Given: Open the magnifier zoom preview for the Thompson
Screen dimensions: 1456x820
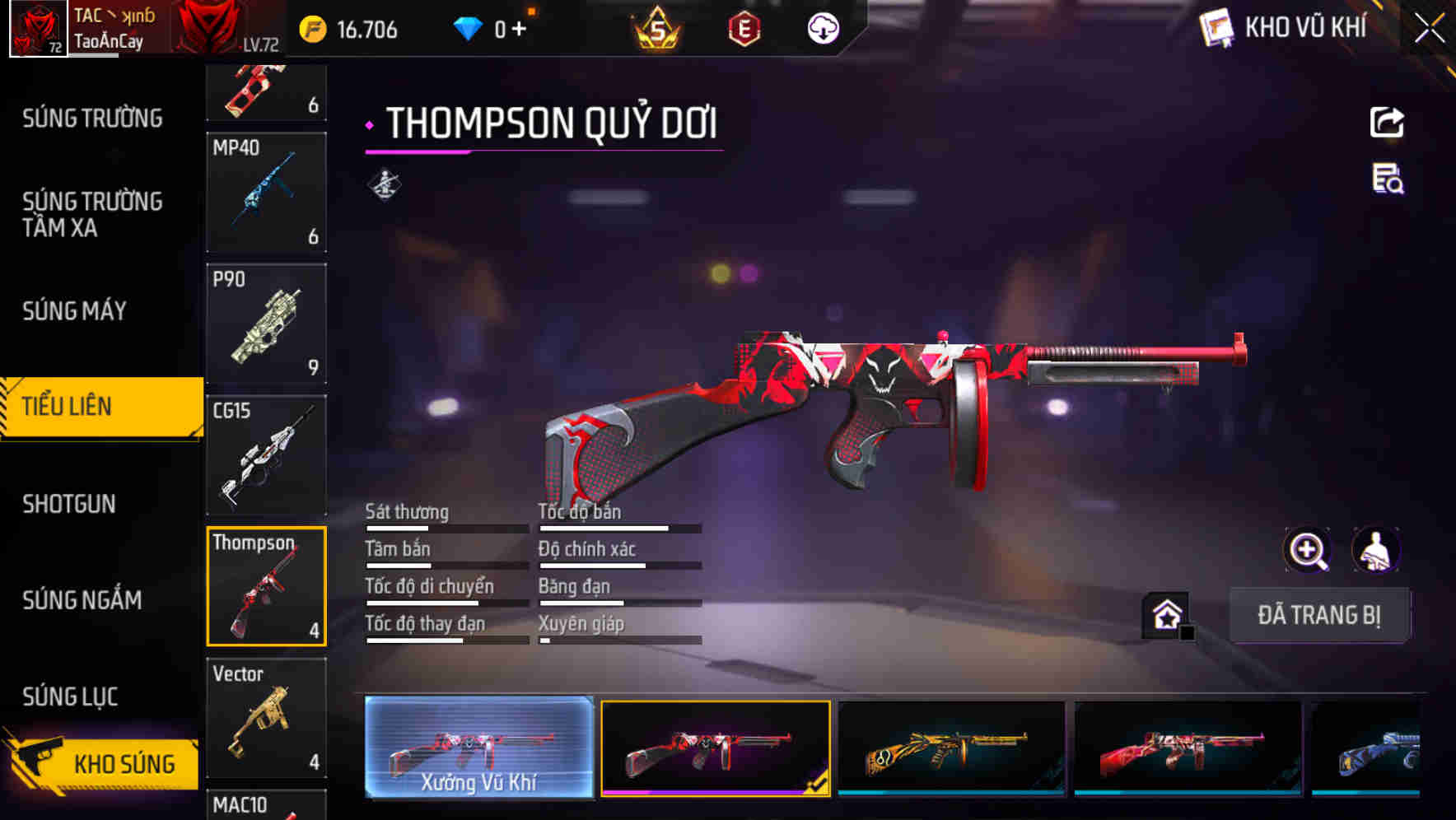Looking at the screenshot, I should pos(1306,550).
